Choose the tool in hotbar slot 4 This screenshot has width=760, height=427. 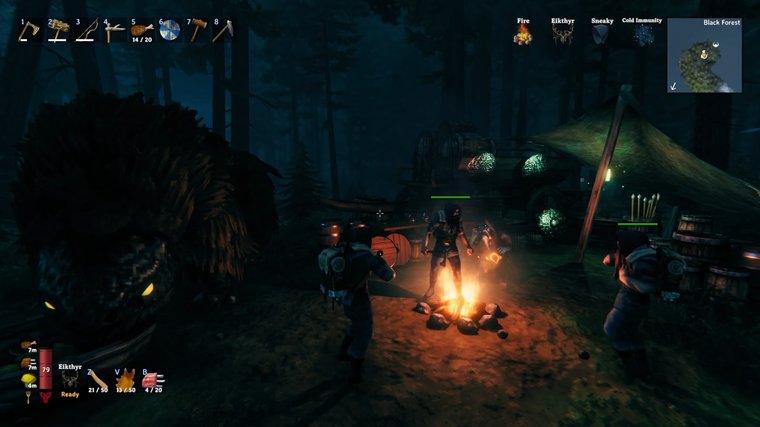click(115, 31)
